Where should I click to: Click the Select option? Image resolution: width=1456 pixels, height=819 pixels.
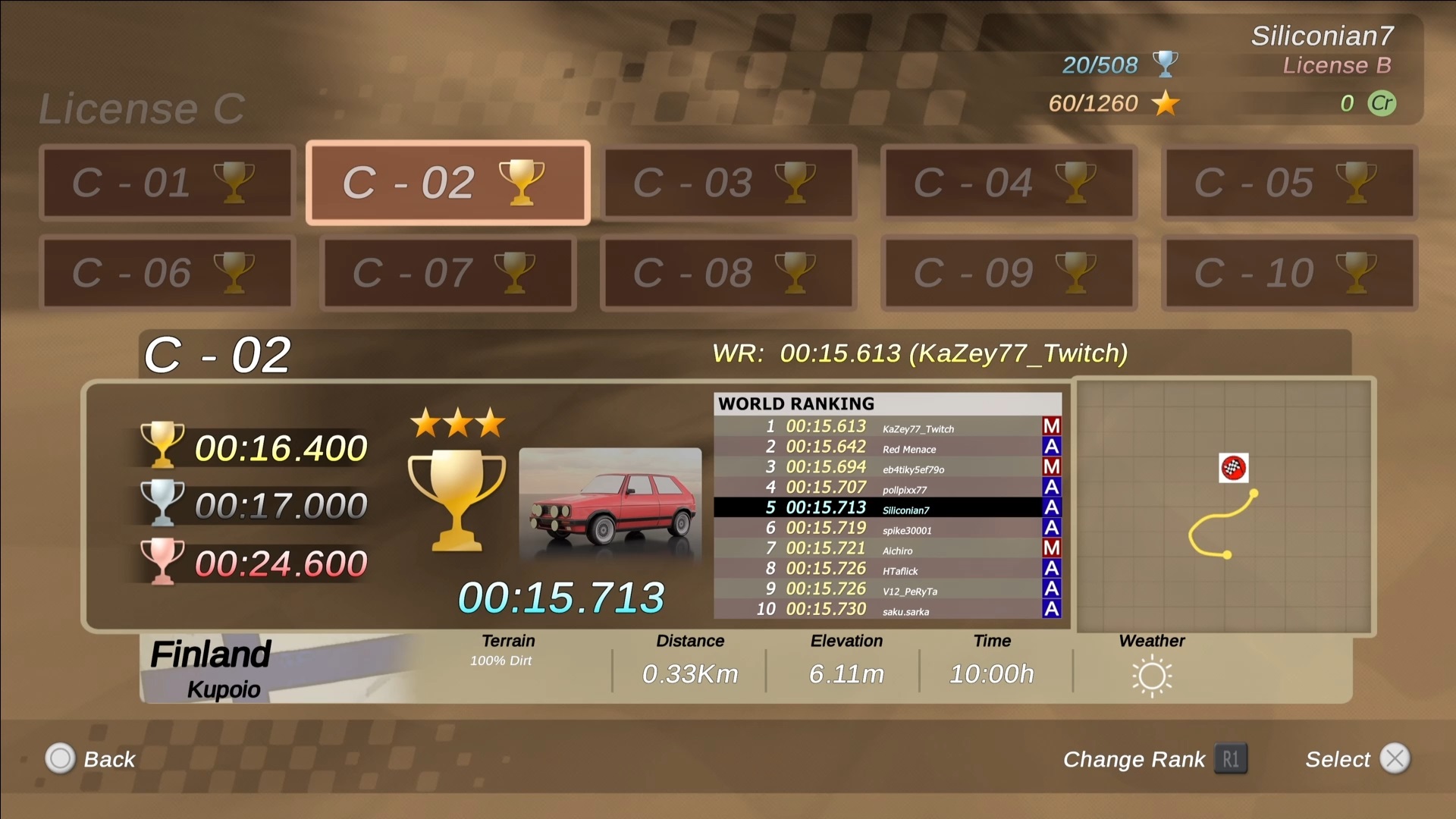click(1357, 759)
